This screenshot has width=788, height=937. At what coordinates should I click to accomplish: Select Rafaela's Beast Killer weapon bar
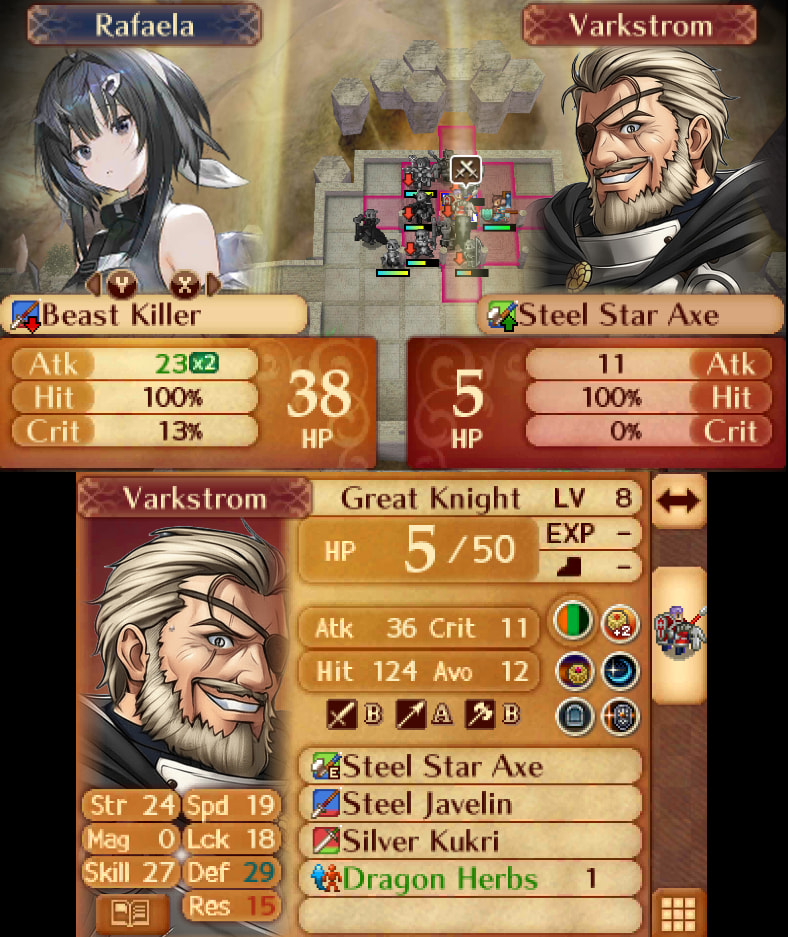pyautogui.click(x=155, y=316)
